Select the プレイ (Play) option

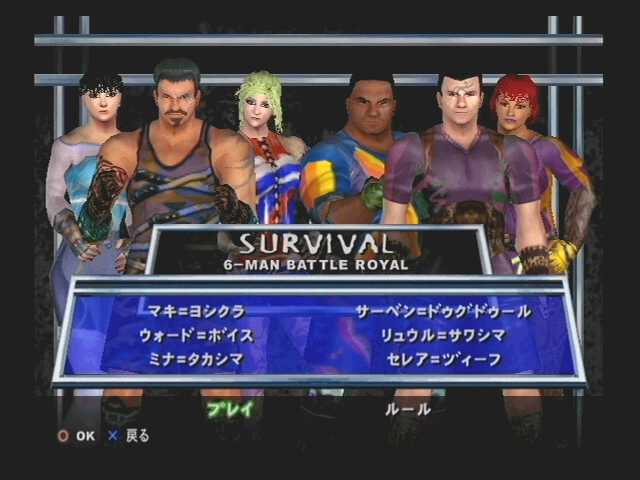coord(230,408)
